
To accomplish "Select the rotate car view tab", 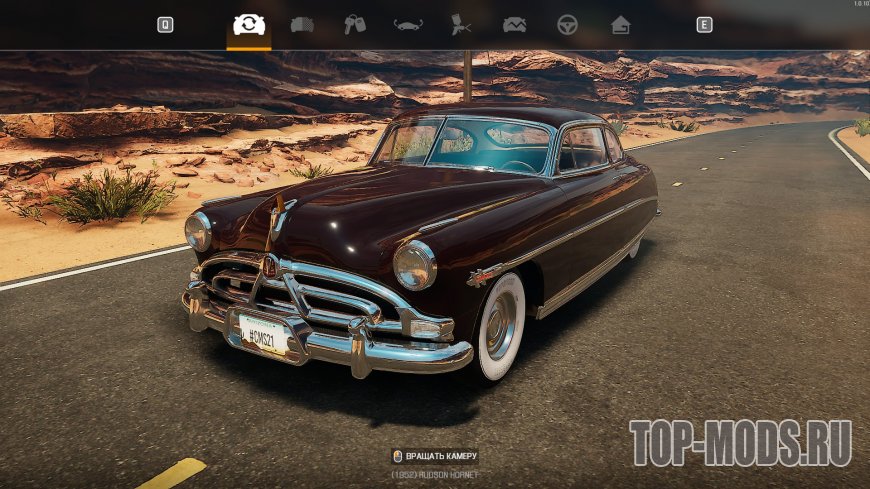I will tap(248, 25).
